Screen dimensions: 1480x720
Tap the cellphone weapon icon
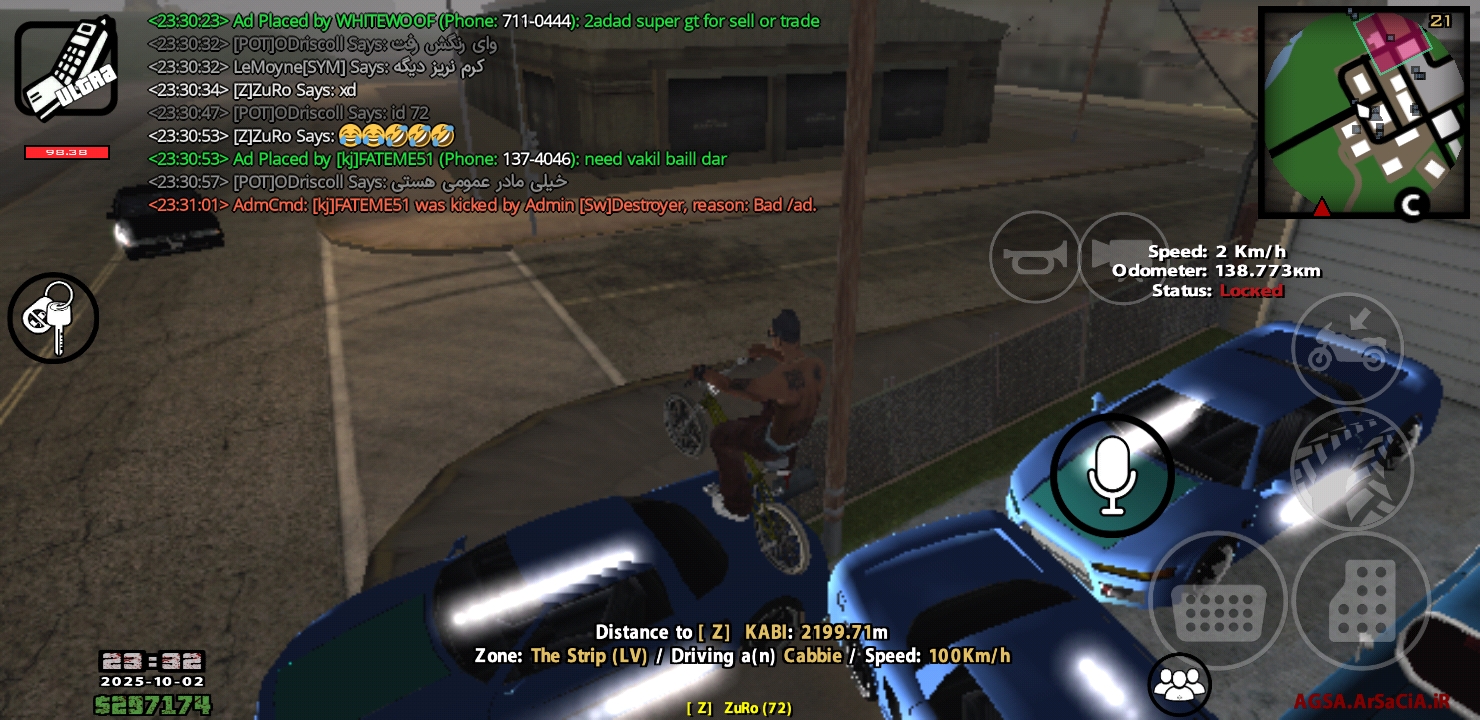click(x=66, y=70)
